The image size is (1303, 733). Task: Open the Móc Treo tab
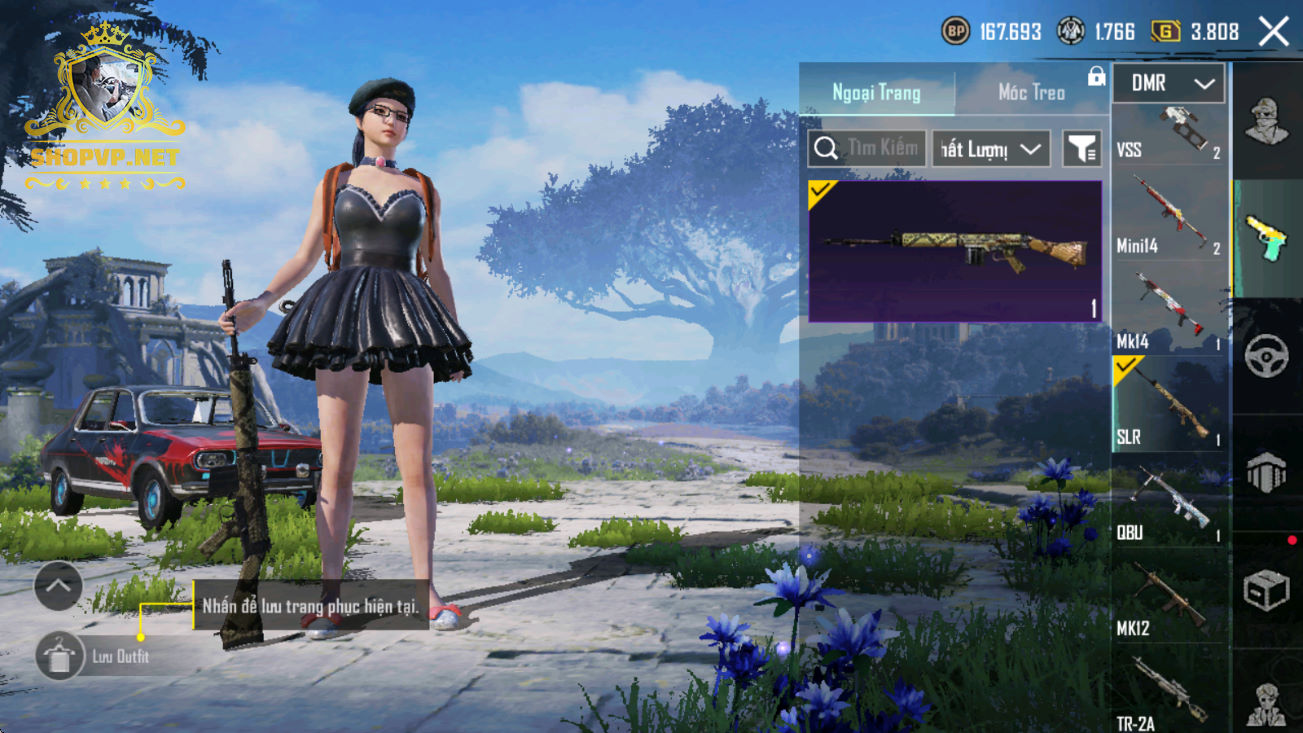click(1031, 93)
